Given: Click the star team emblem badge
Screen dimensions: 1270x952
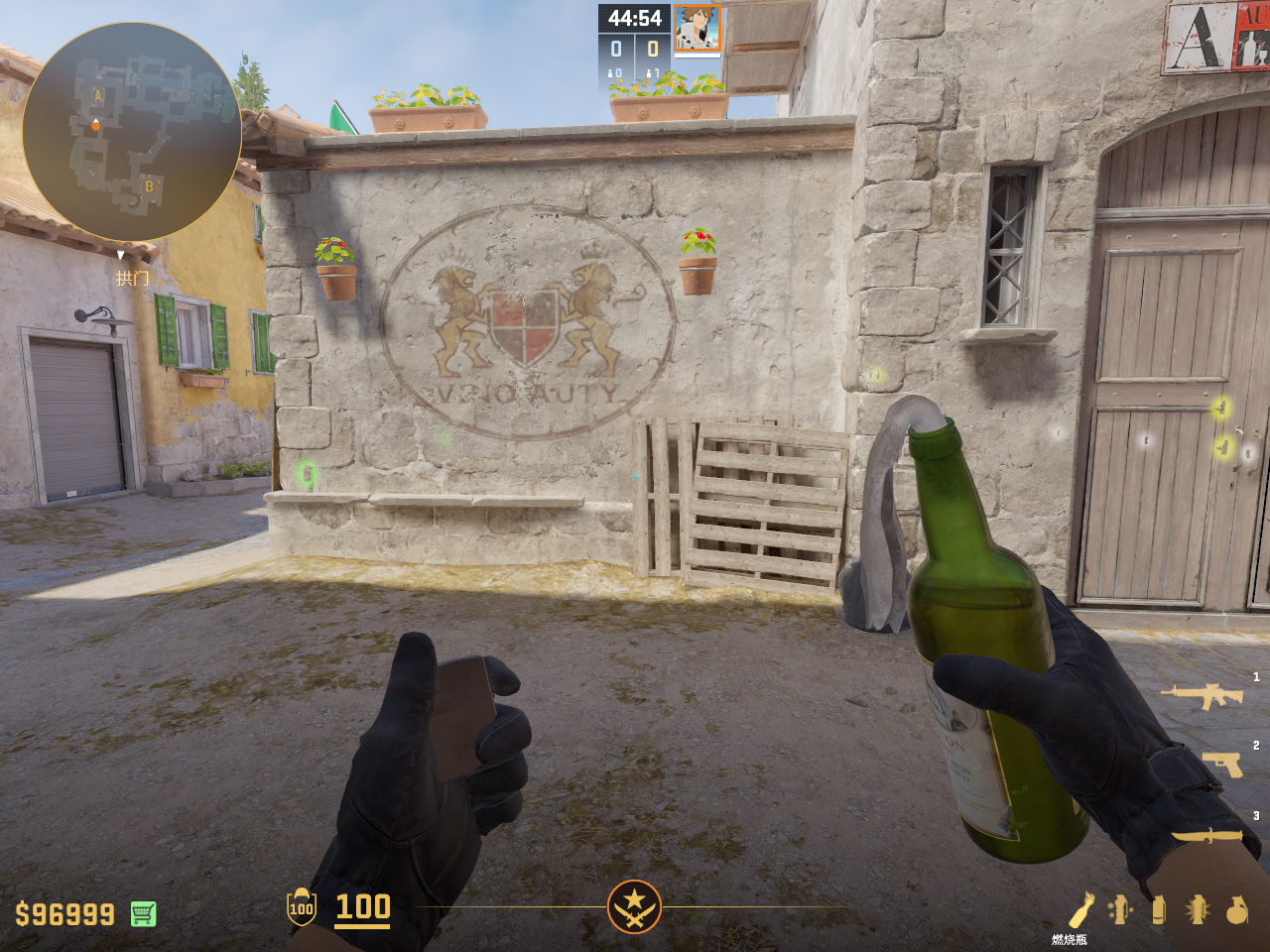Looking at the screenshot, I should tap(634, 906).
